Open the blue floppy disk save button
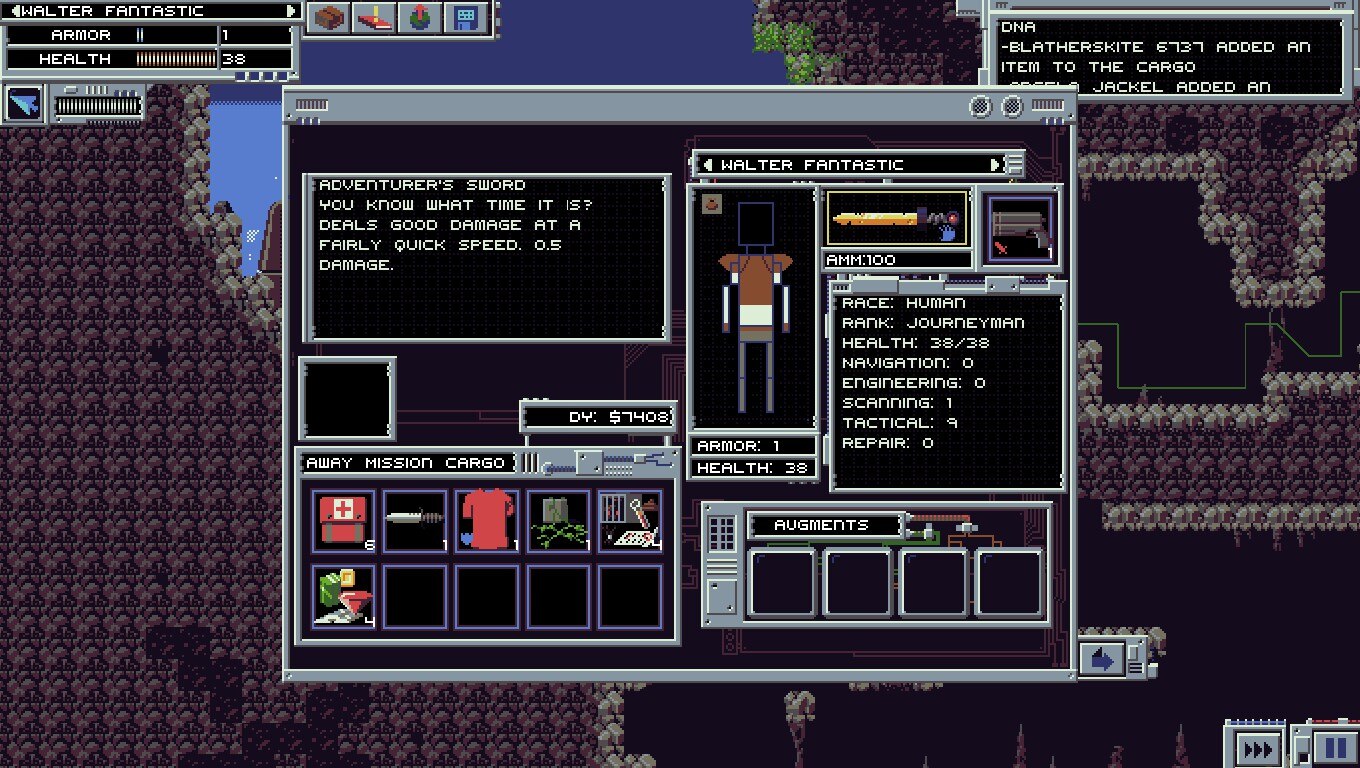 (465, 18)
